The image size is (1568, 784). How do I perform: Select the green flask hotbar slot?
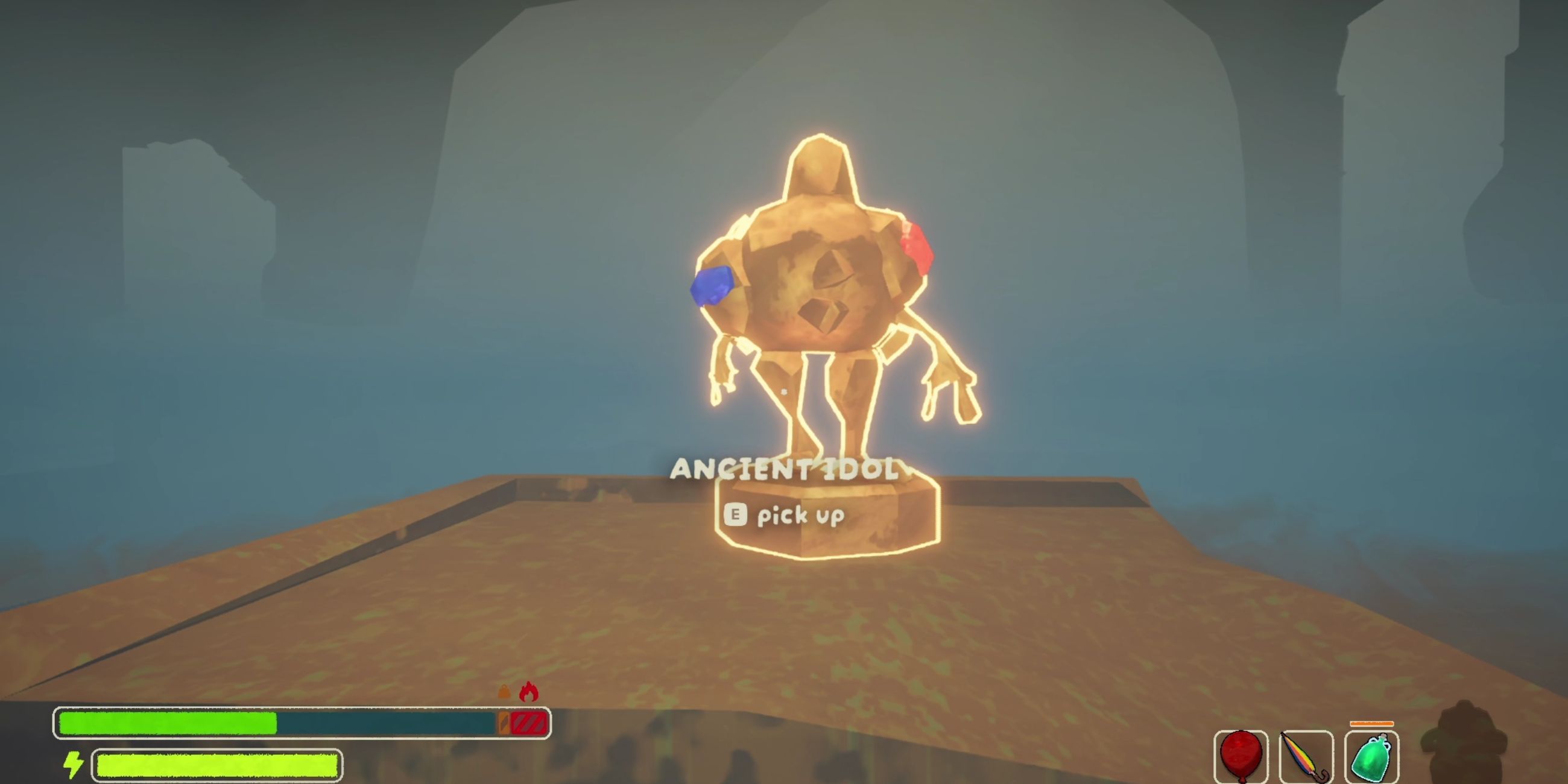click(x=1371, y=756)
